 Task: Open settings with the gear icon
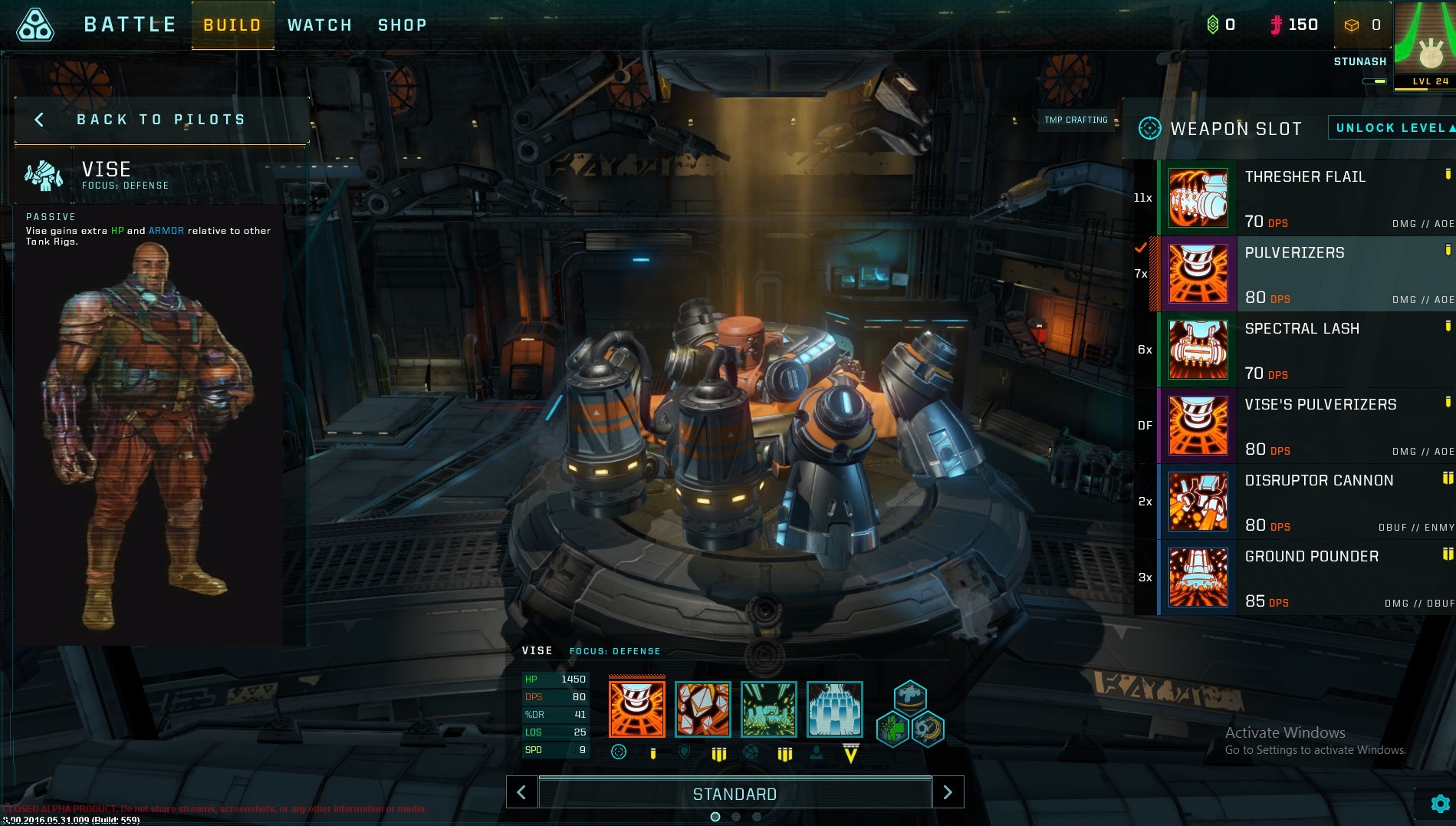pyautogui.click(x=1440, y=804)
